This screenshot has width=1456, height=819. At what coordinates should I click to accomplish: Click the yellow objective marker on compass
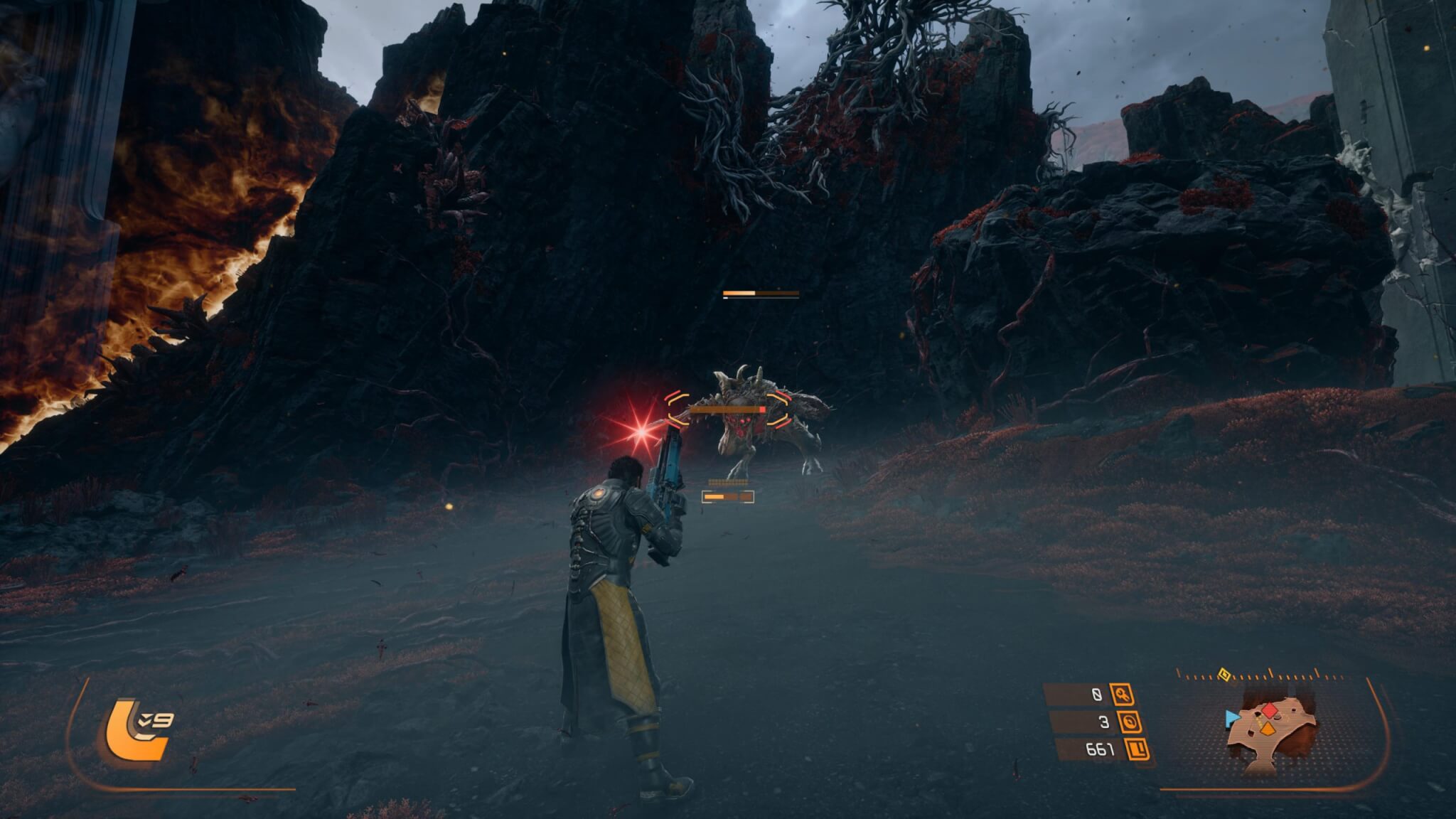tap(1224, 674)
